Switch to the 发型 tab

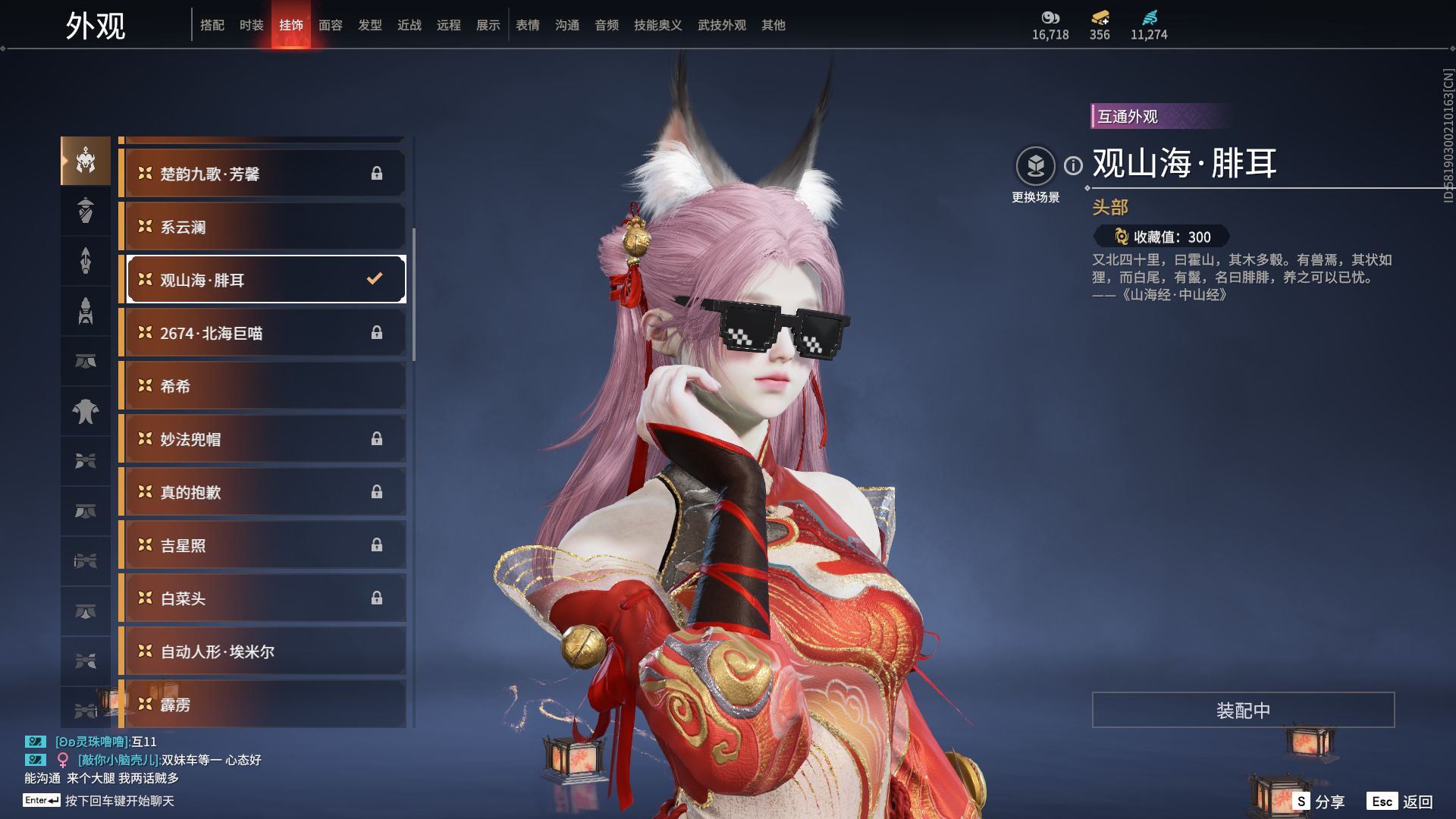[369, 25]
